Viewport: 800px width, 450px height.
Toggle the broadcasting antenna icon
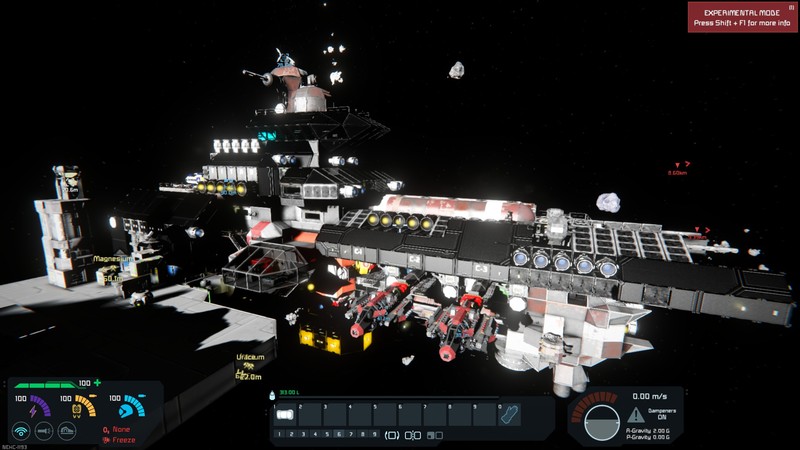[x=20, y=431]
